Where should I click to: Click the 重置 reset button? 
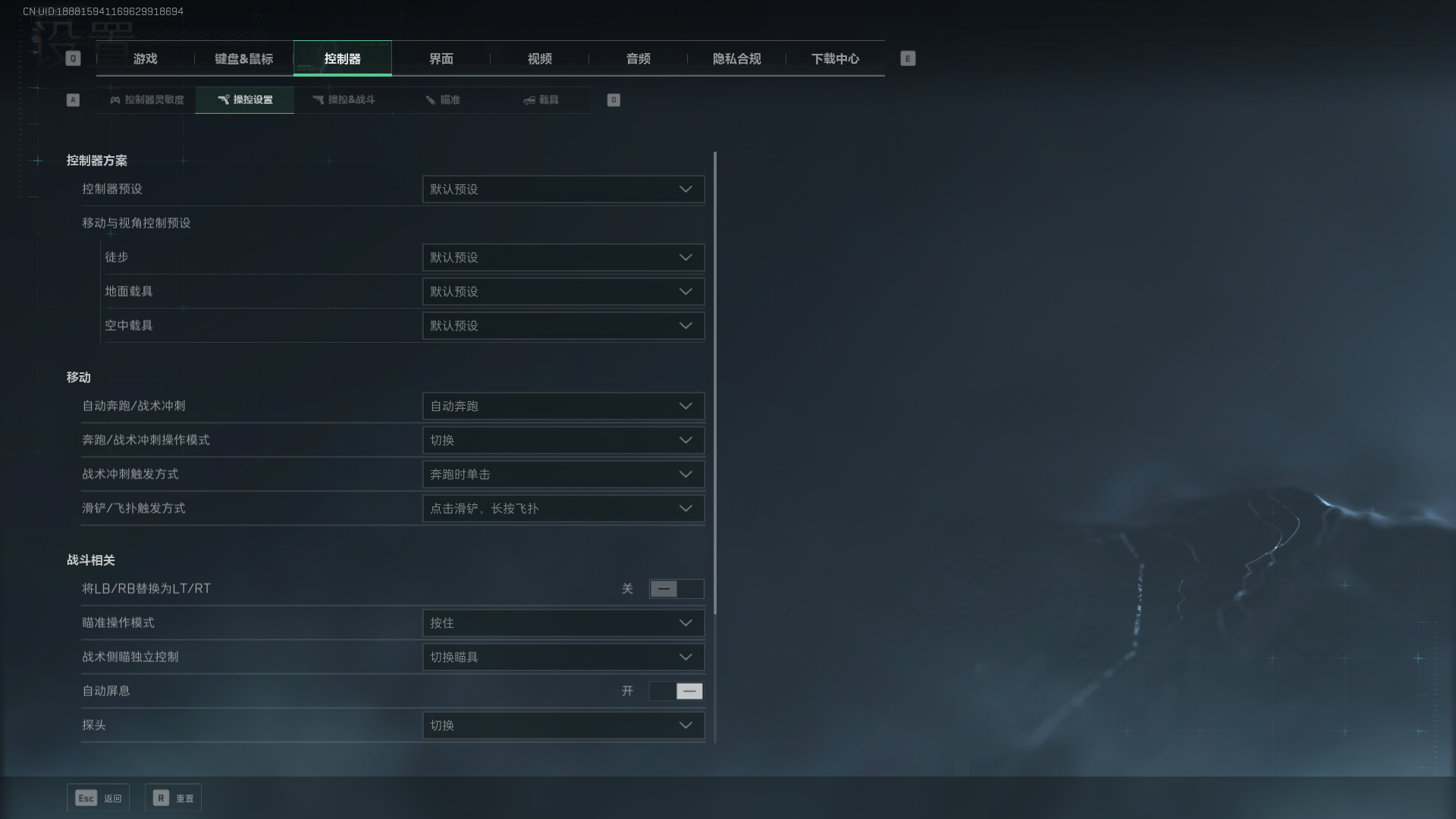174,798
